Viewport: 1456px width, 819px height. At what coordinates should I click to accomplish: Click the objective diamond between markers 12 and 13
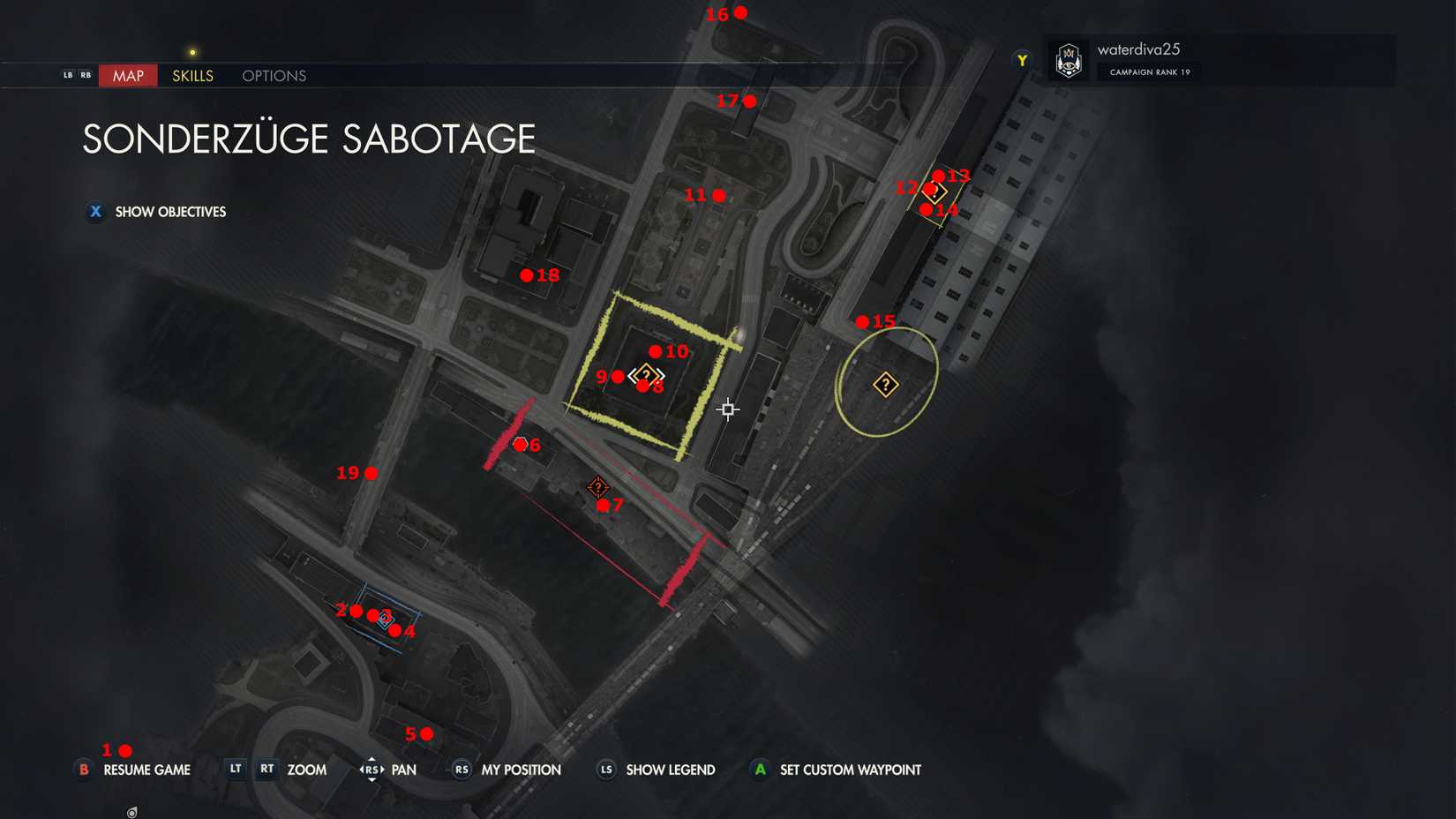click(x=934, y=191)
